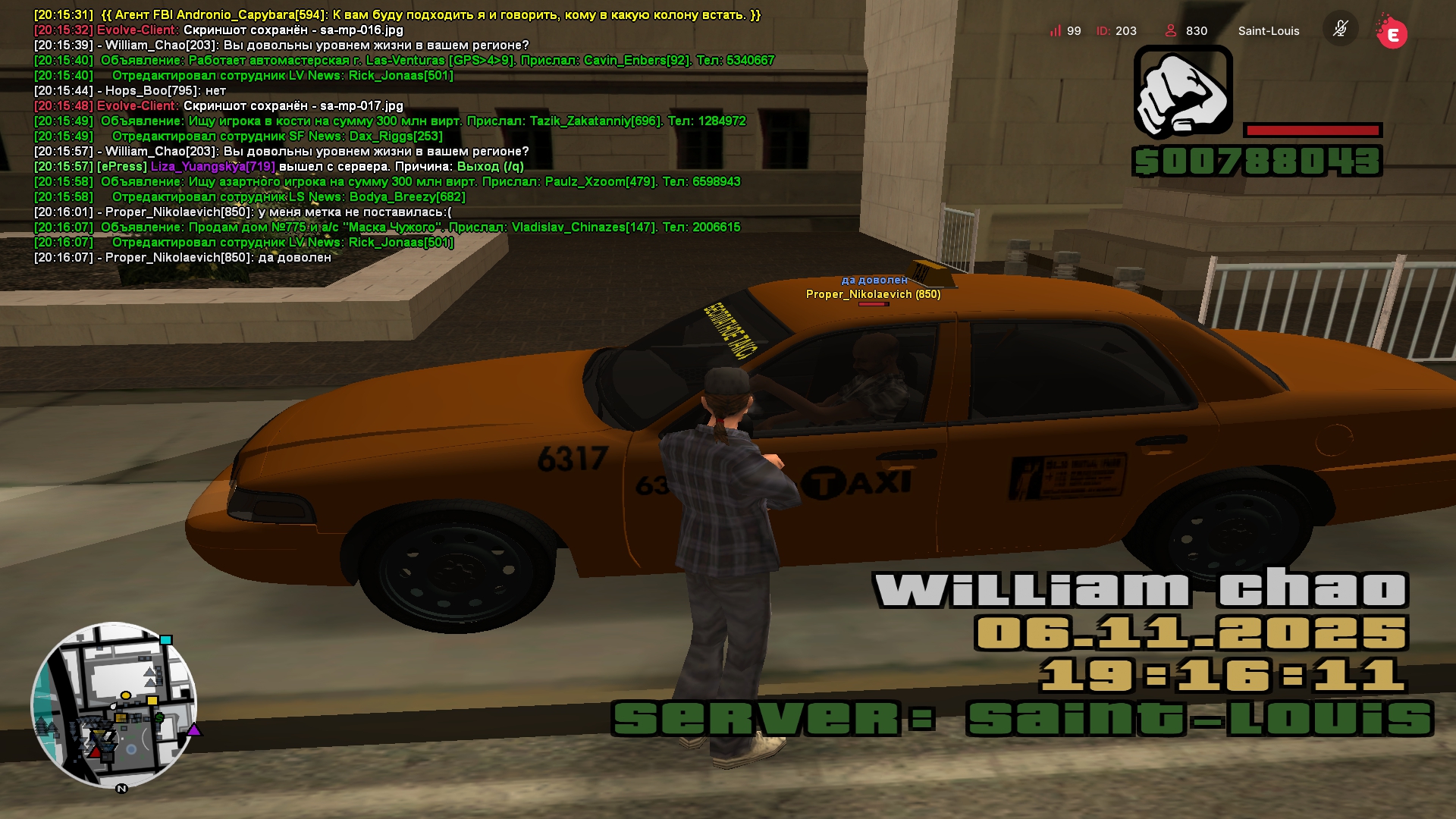The image size is (1456, 819).
Task: Click Proper_Nikolaevich's name tag above the taxi
Action: pyautogui.click(x=873, y=294)
